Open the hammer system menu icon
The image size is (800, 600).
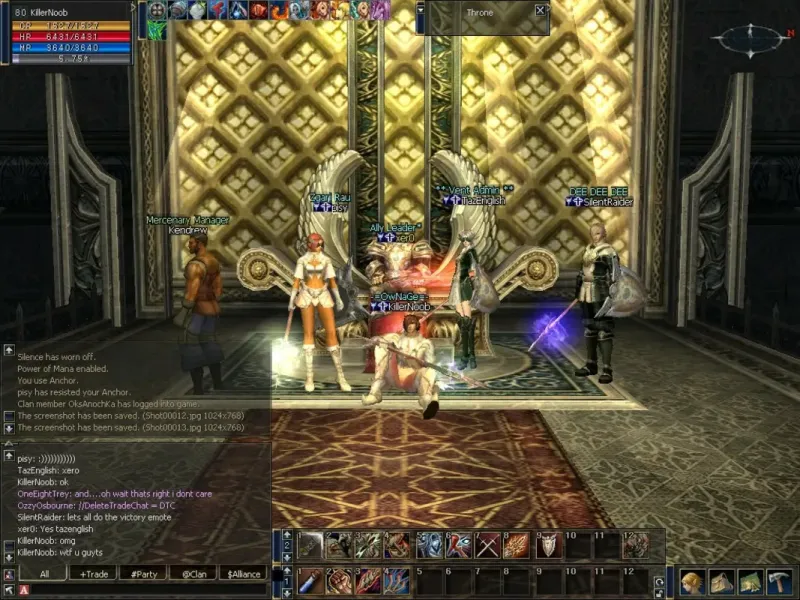779,582
